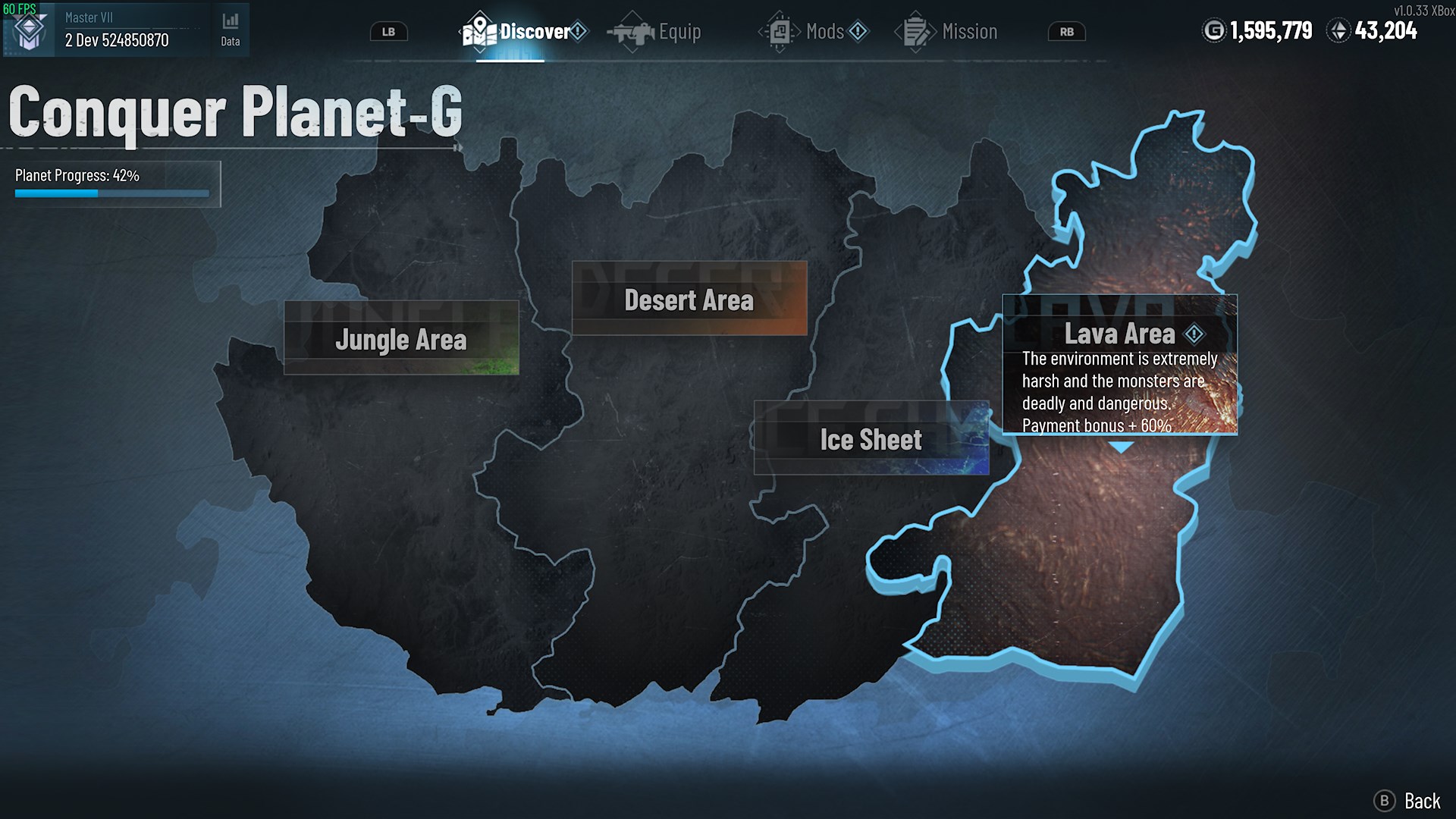The height and width of the screenshot is (819, 1456).
Task: Click the Planet Progress bar
Action: point(111,193)
